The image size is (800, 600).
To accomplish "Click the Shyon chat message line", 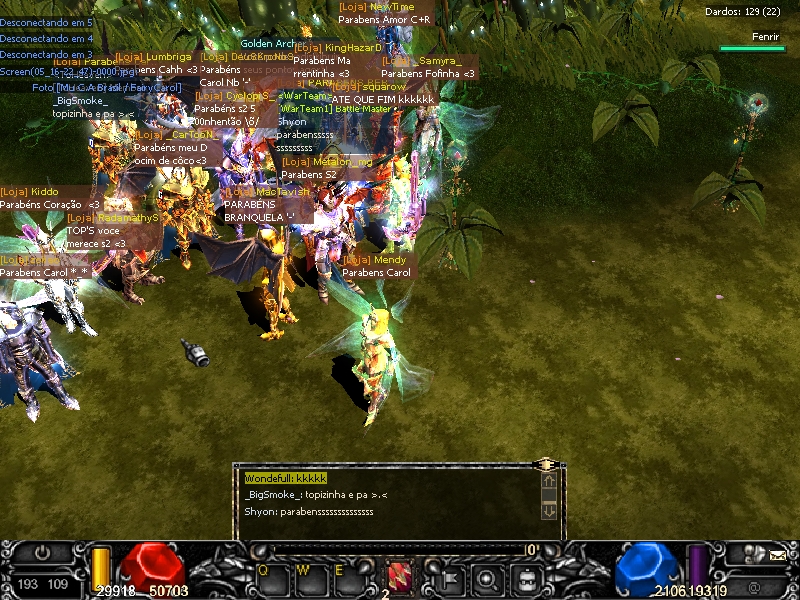I will coord(309,511).
